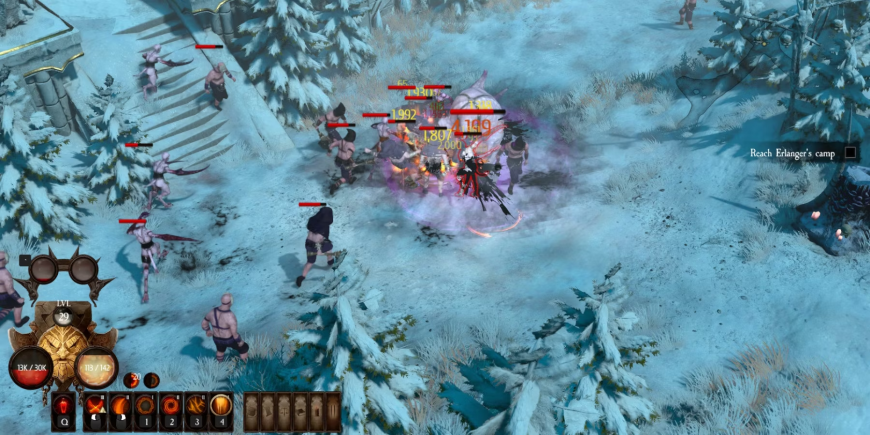Select the Reach Erlanger's camp objective
The image size is (870, 435).
pos(794,153)
